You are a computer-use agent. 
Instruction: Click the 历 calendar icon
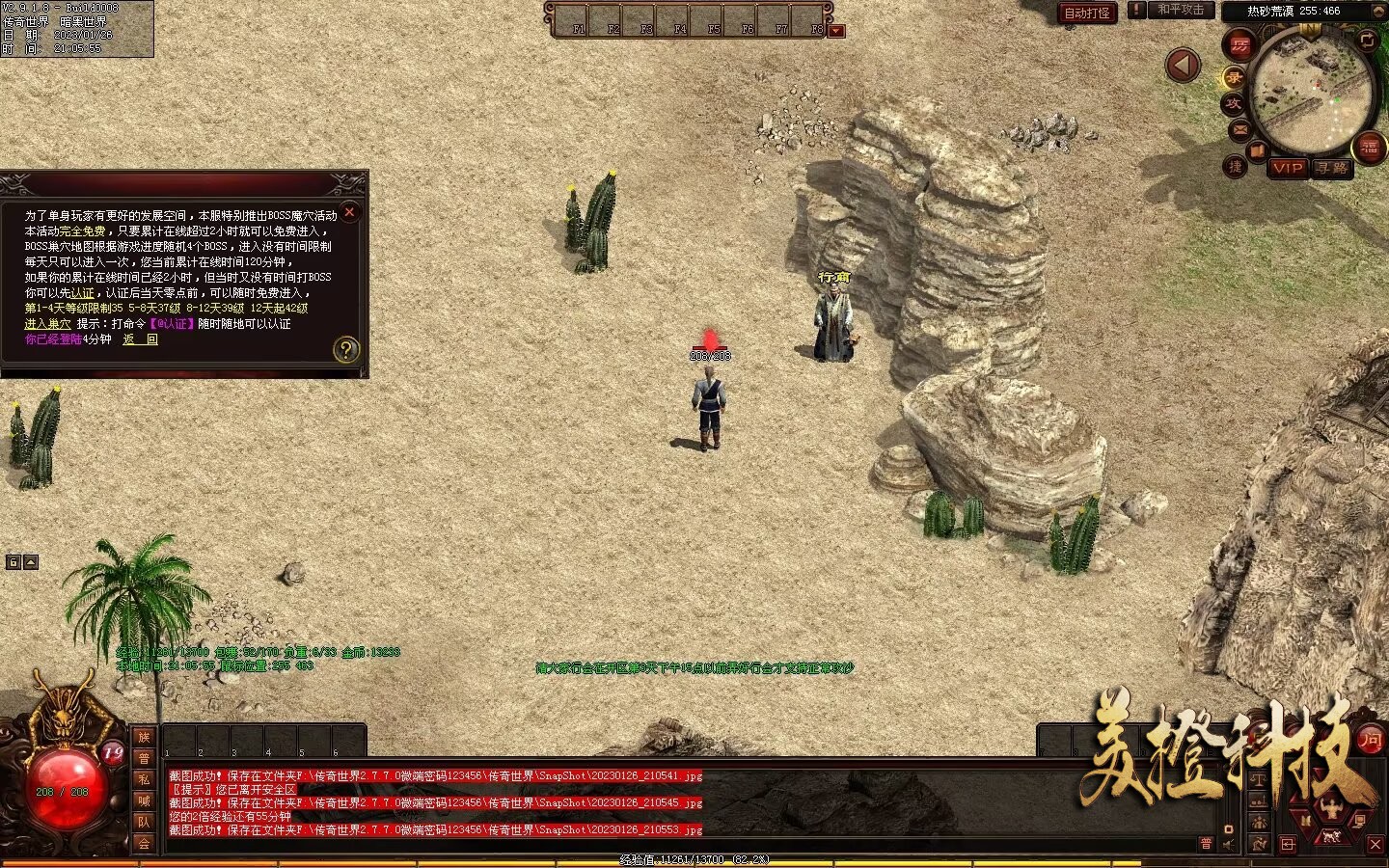point(1239,44)
